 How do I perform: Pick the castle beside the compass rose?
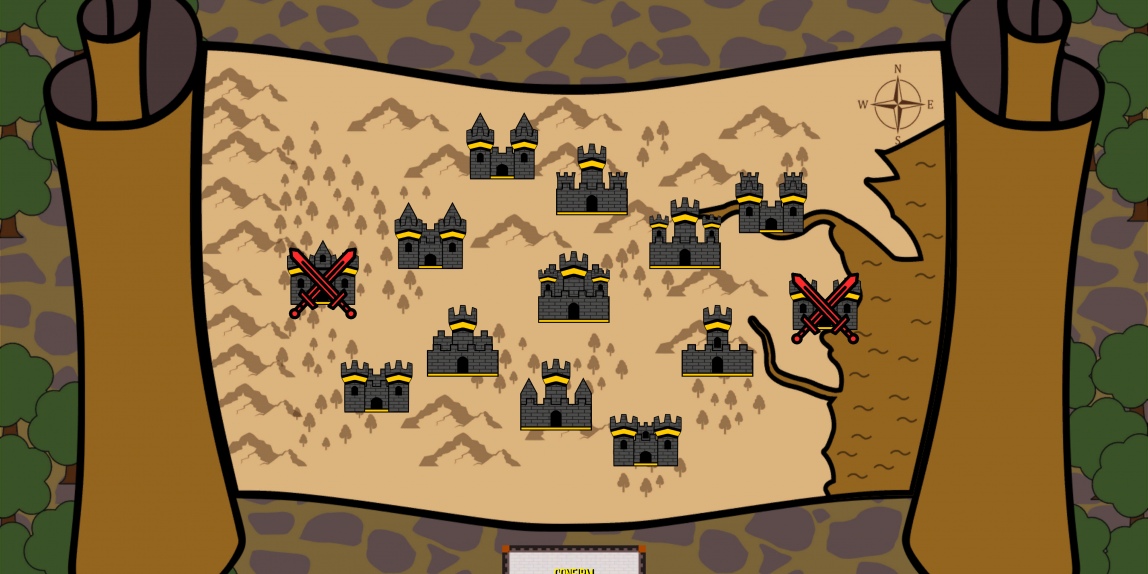(x=771, y=204)
